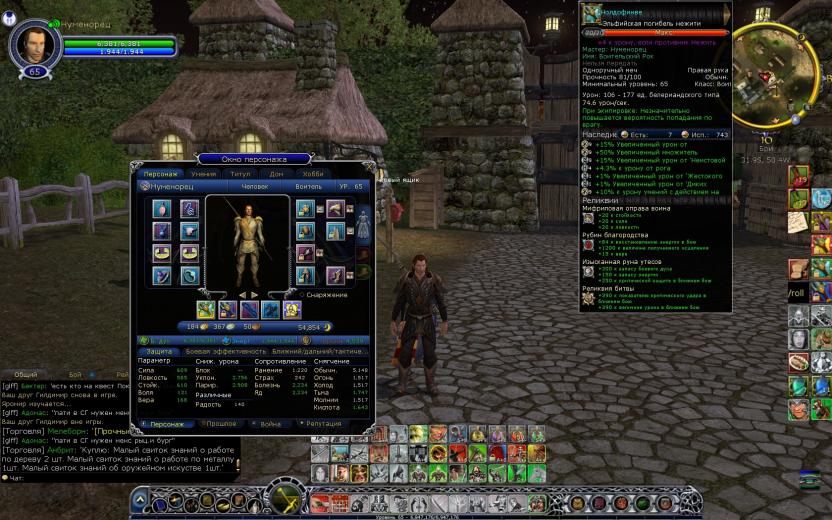The height and width of the screenshot is (520, 832).
Task: Click the Общий chat tab
Action: click(x=26, y=374)
